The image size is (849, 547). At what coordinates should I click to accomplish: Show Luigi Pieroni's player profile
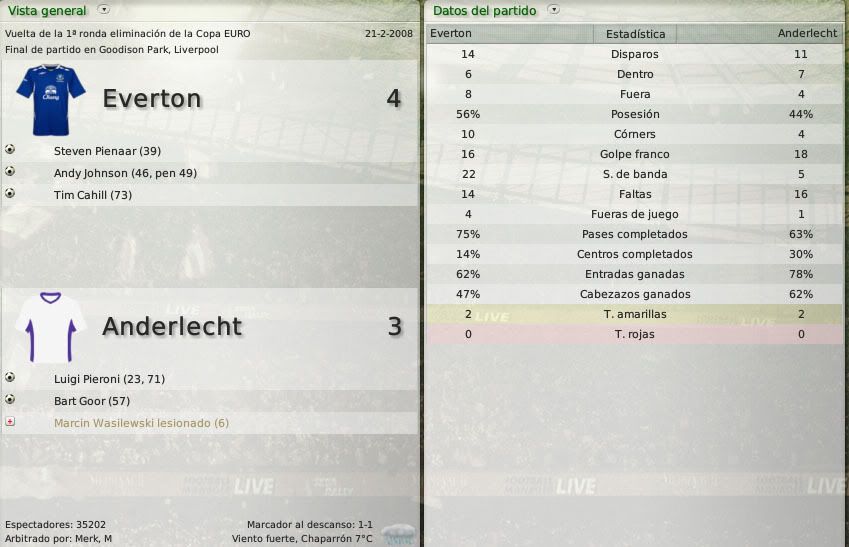[x=109, y=379]
